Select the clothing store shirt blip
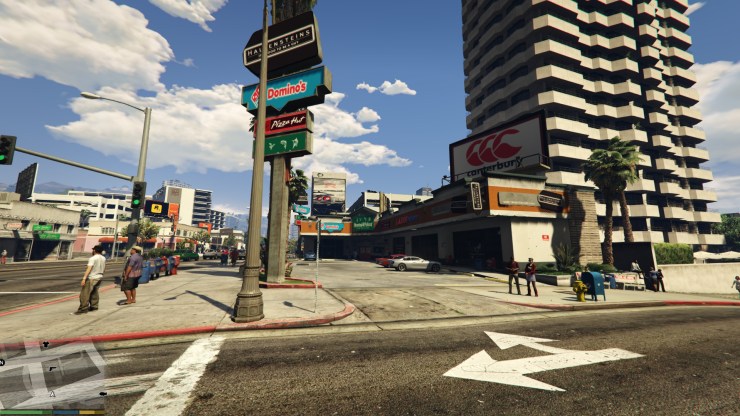Screen dimensions: 740x416 (x=46, y=344)
